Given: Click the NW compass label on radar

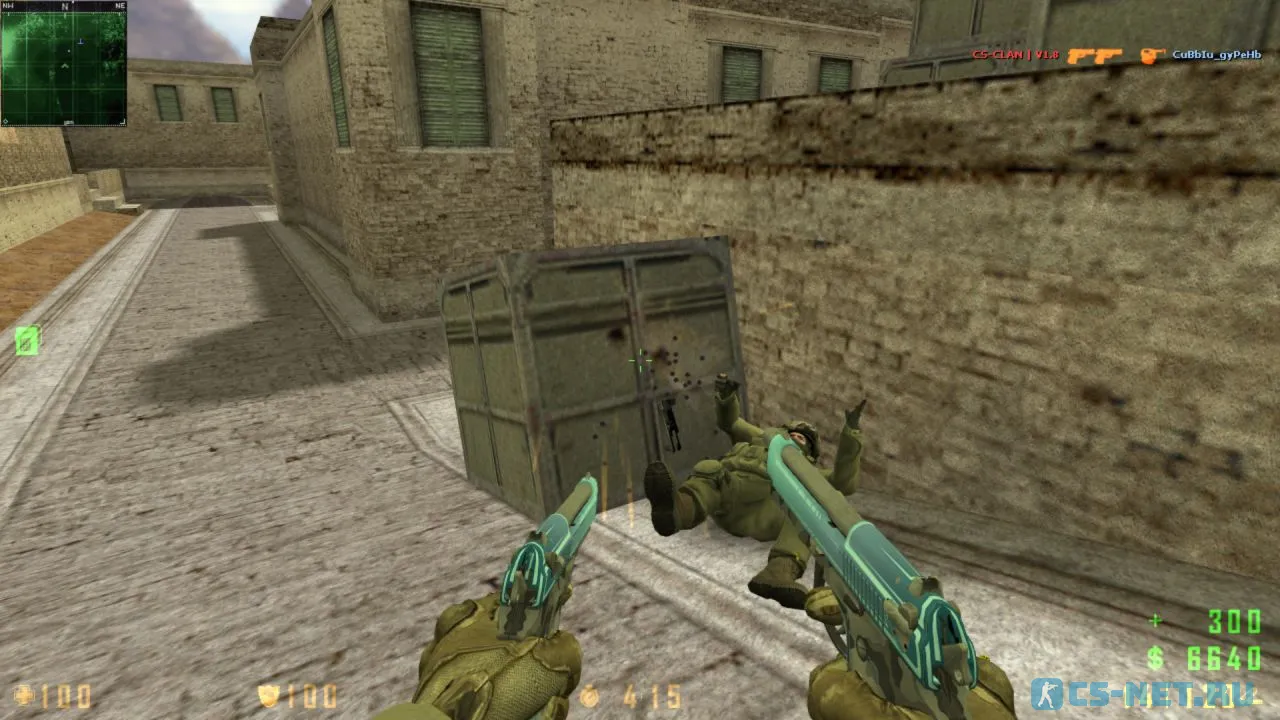Looking at the screenshot, I should pos(8,6).
